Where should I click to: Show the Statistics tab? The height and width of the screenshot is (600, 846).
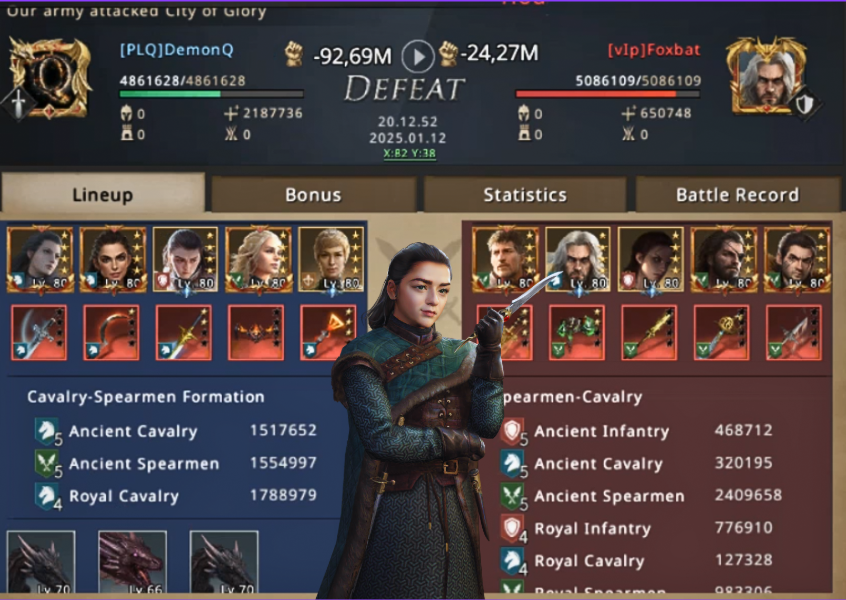click(525, 195)
